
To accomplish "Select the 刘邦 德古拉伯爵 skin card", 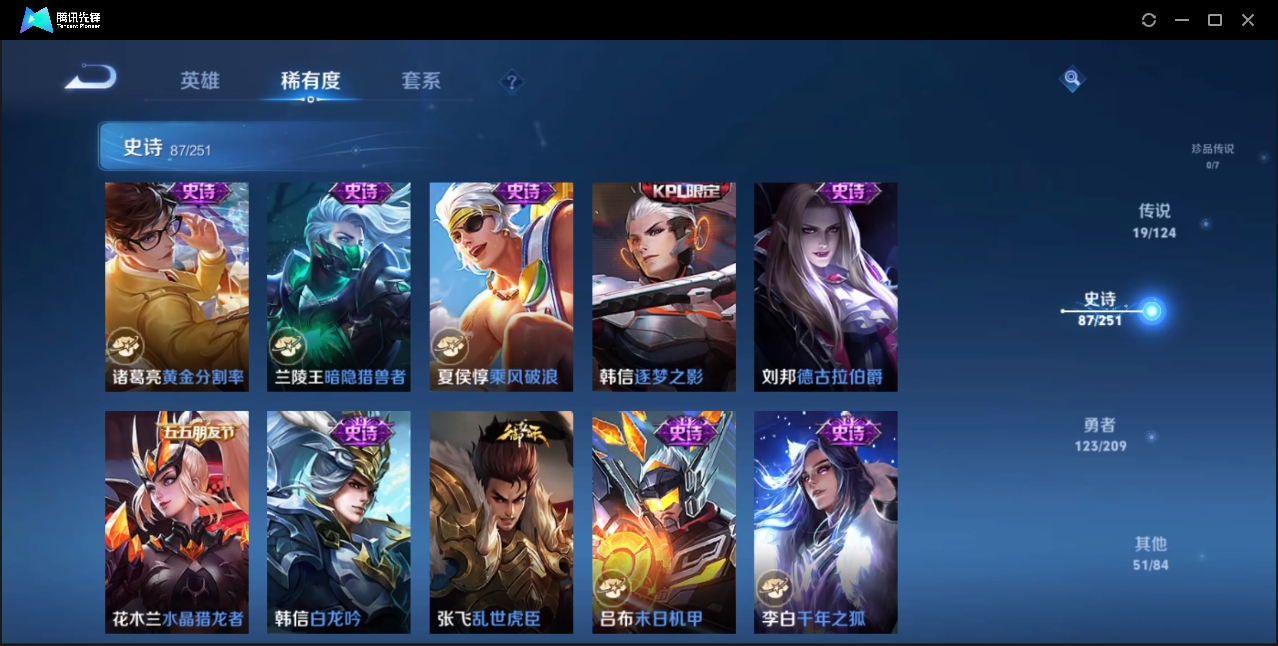I will [x=826, y=287].
